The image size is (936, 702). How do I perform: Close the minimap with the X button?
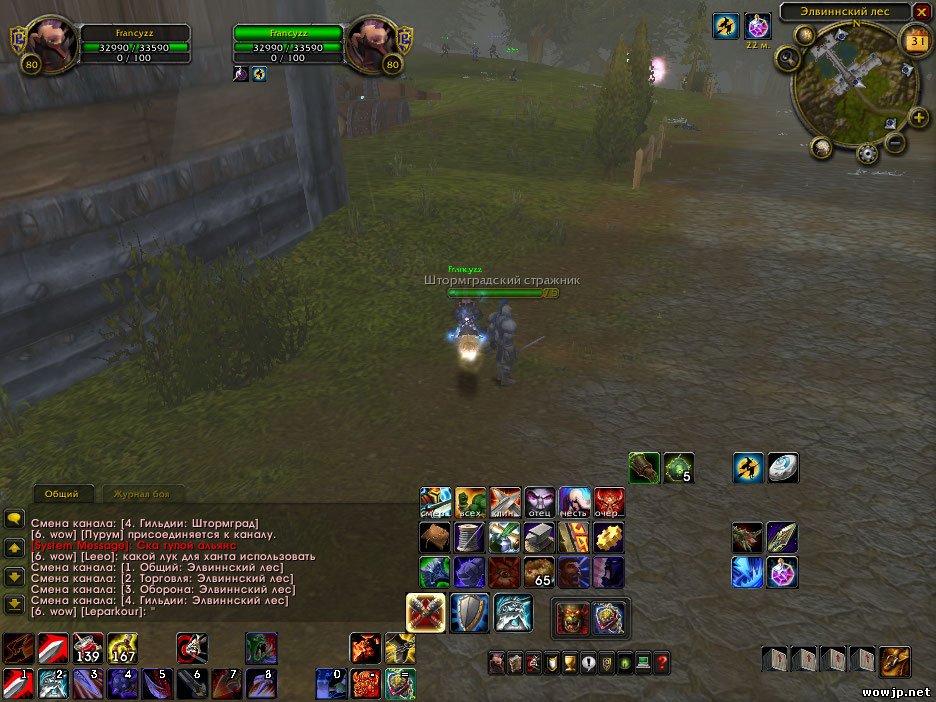(921, 12)
